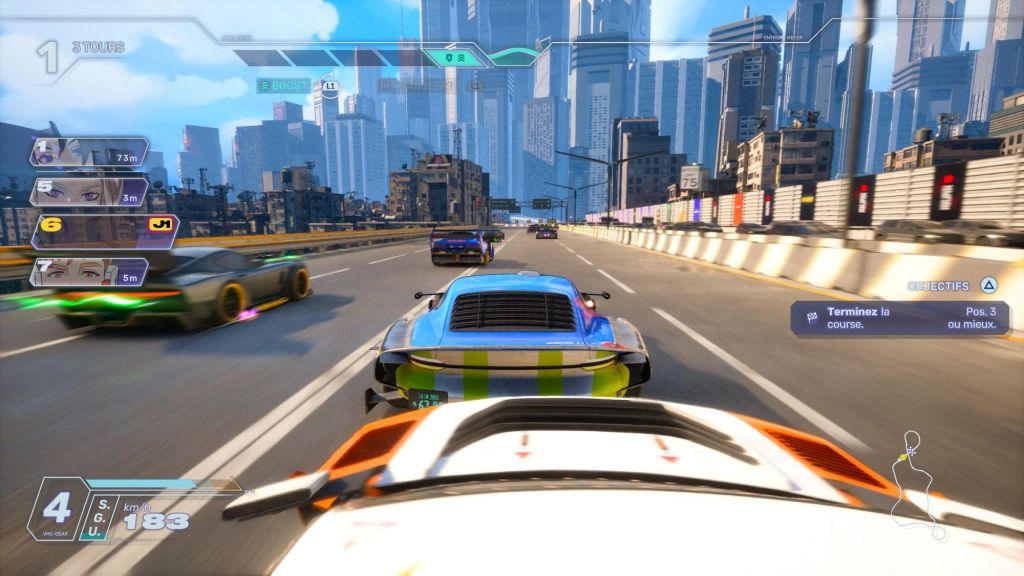
Task: Select the 1st place racer portrait row
Action: tap(88, 153)
